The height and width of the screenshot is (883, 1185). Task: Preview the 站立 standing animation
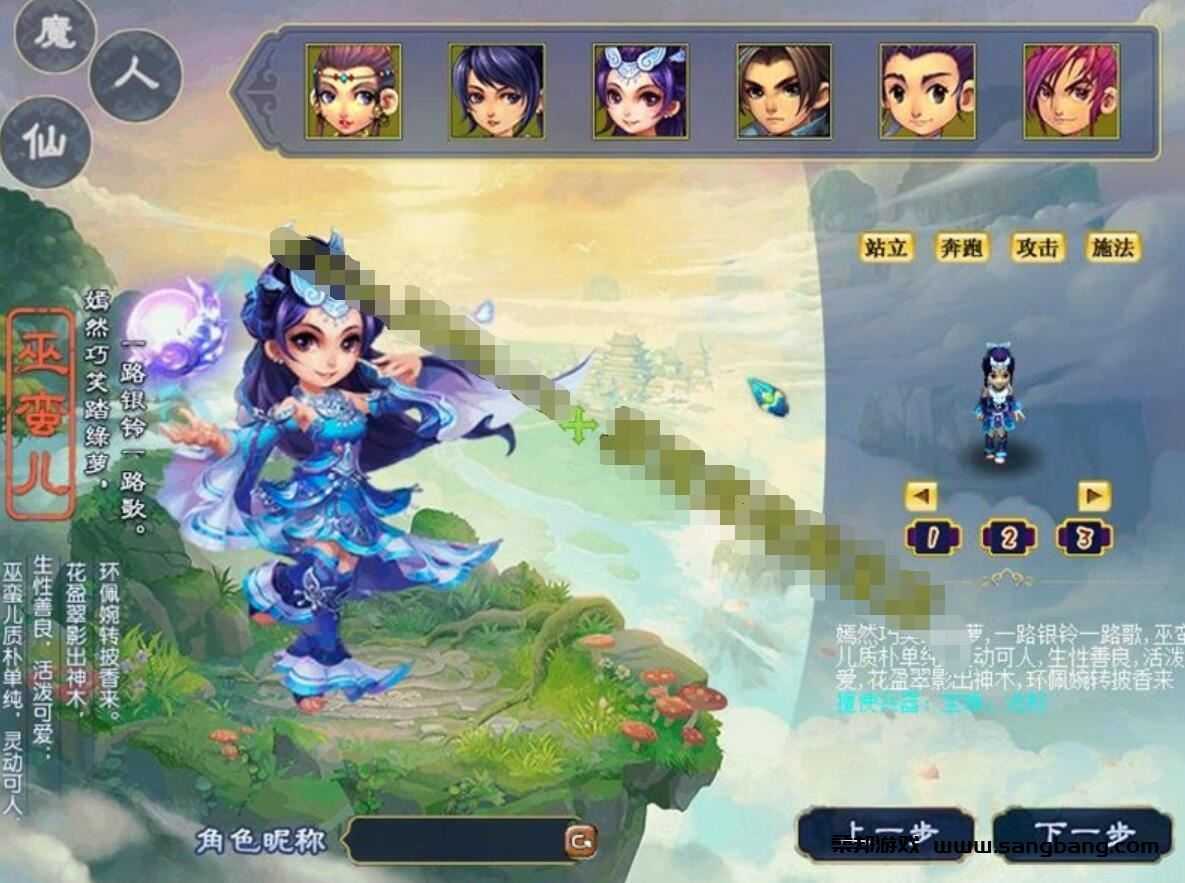887,247
